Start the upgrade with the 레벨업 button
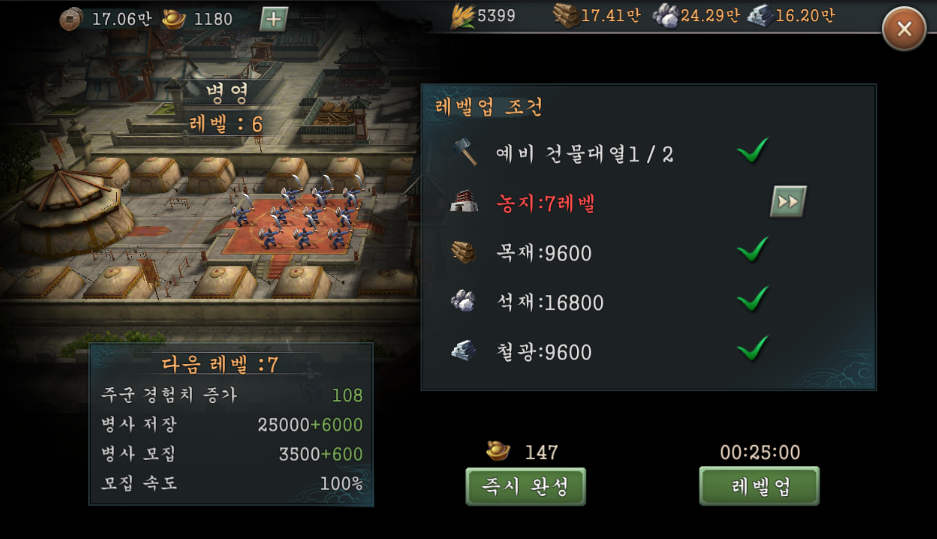The width and height of the screenshot is (937, 539). (x=759, y=486)
